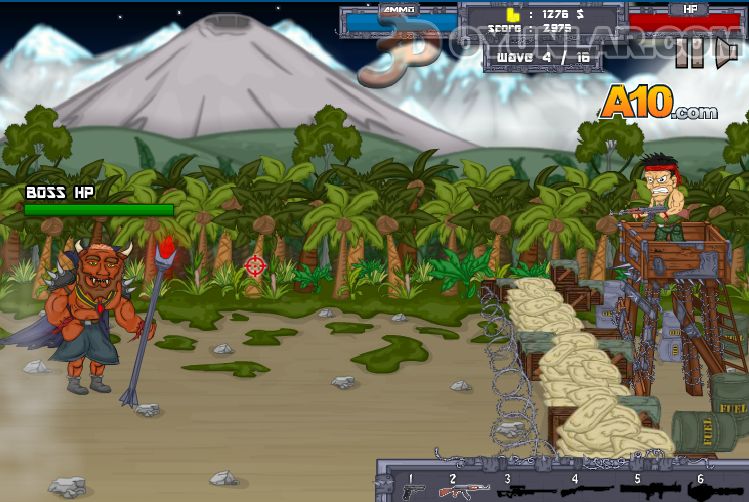The width and height of the screenshot is (749, 502).
Task: Choose the locked sniper rifle in slot 3
Action: tap(524, 490)
